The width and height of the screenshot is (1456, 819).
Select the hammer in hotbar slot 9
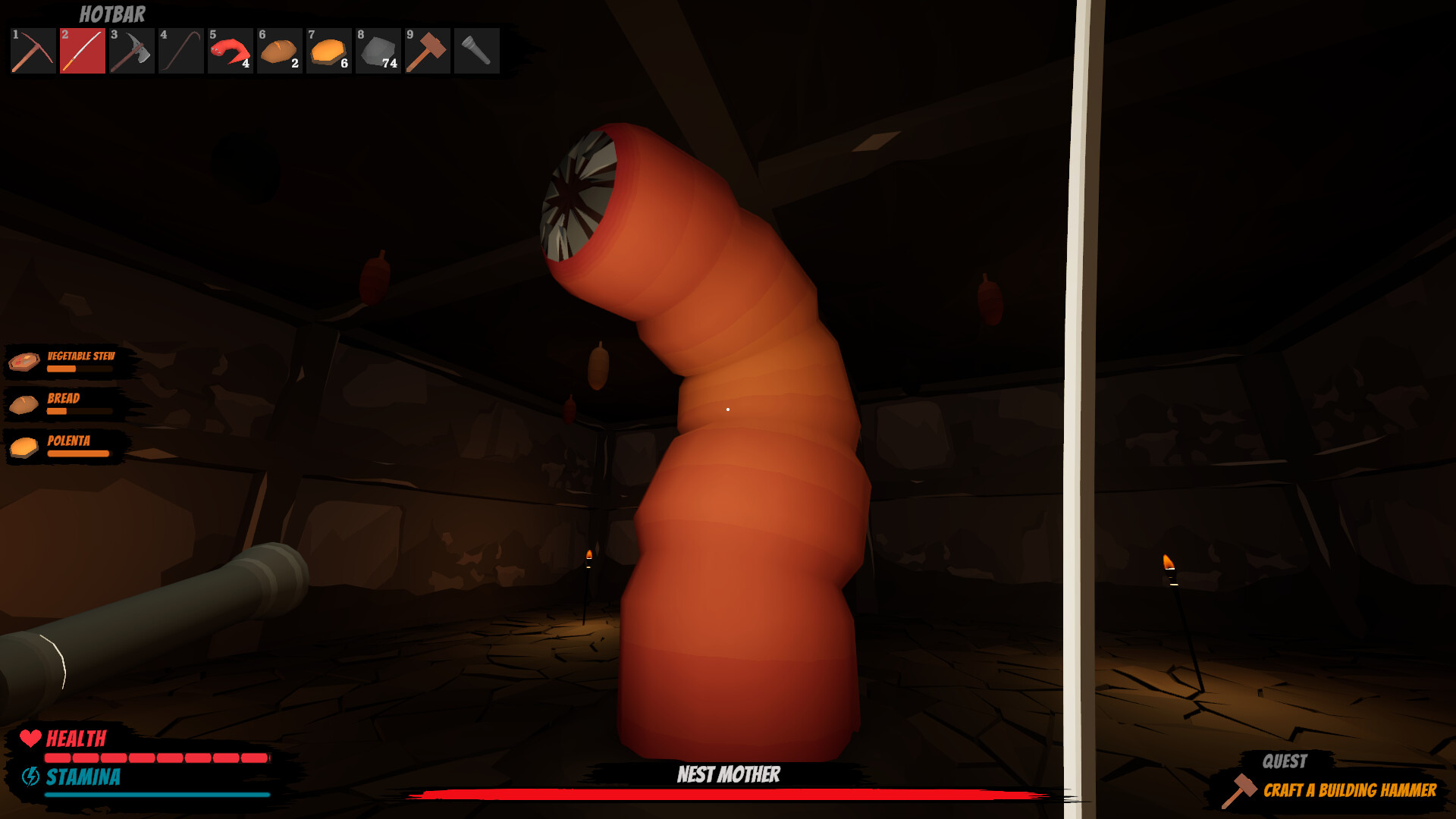pyautogui.click(x=427, y=52)
